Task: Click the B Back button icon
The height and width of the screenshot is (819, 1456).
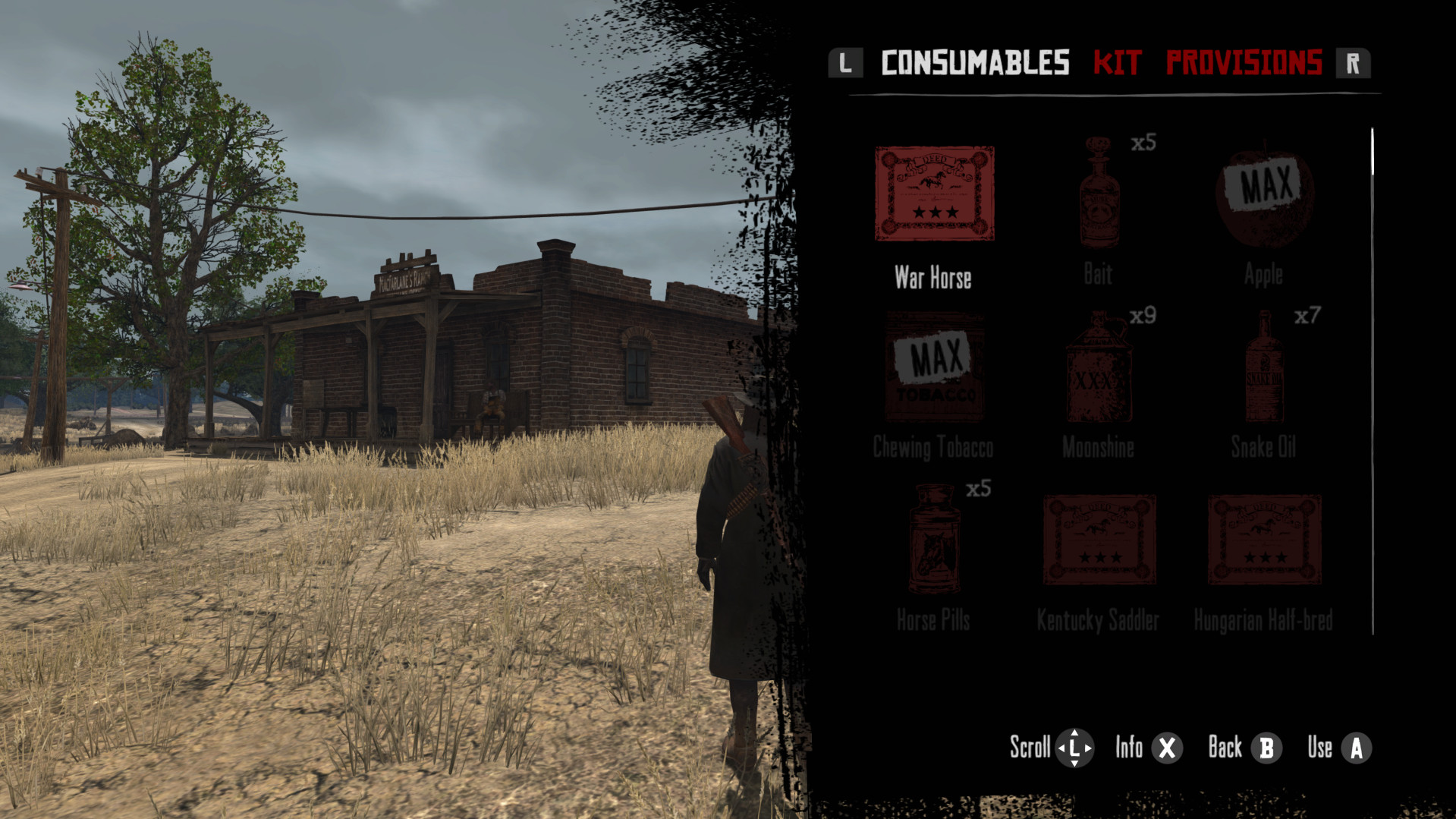Action: tap(1266, 748)
